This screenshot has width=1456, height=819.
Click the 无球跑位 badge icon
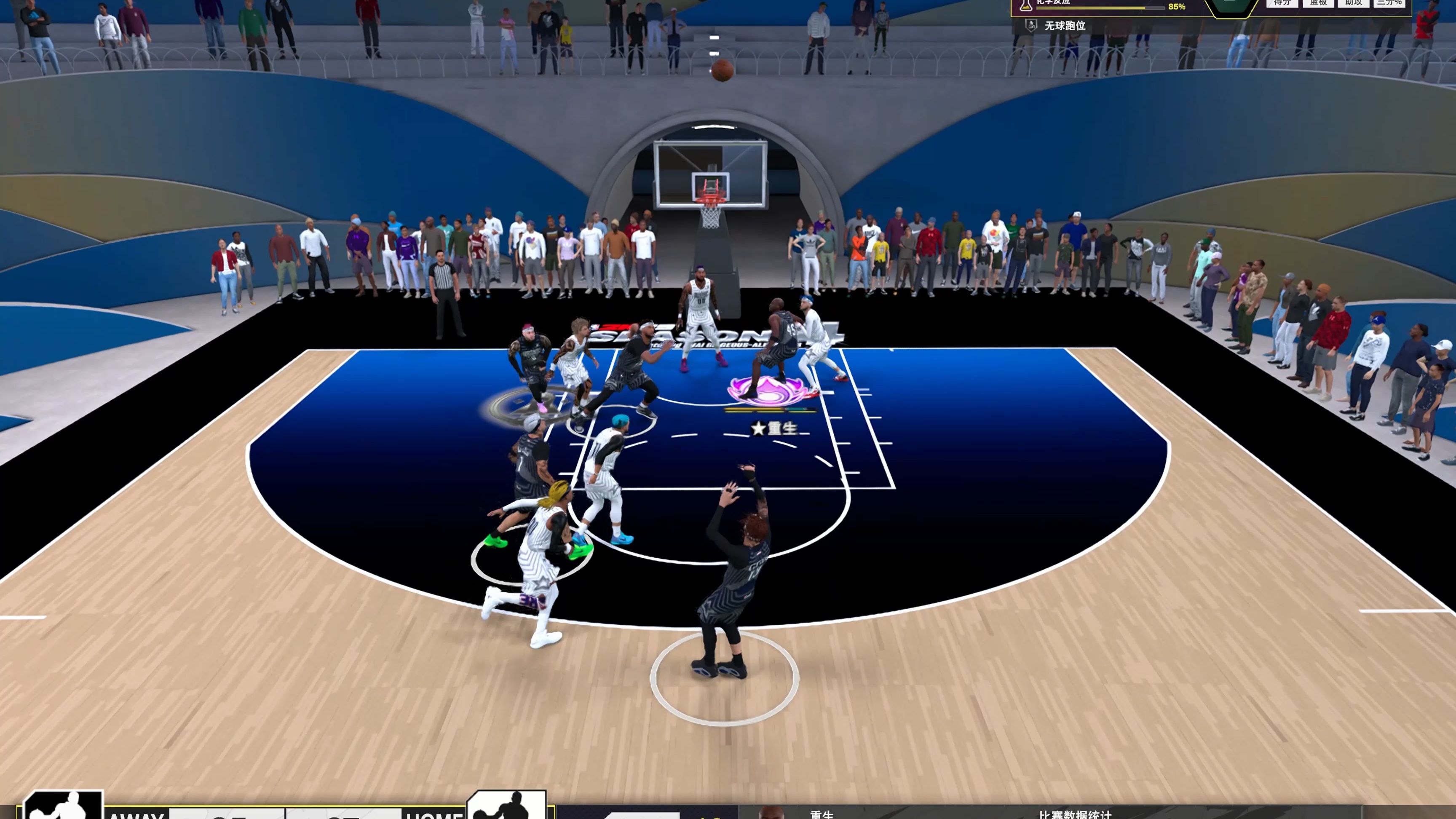(x=1031, y=25)
